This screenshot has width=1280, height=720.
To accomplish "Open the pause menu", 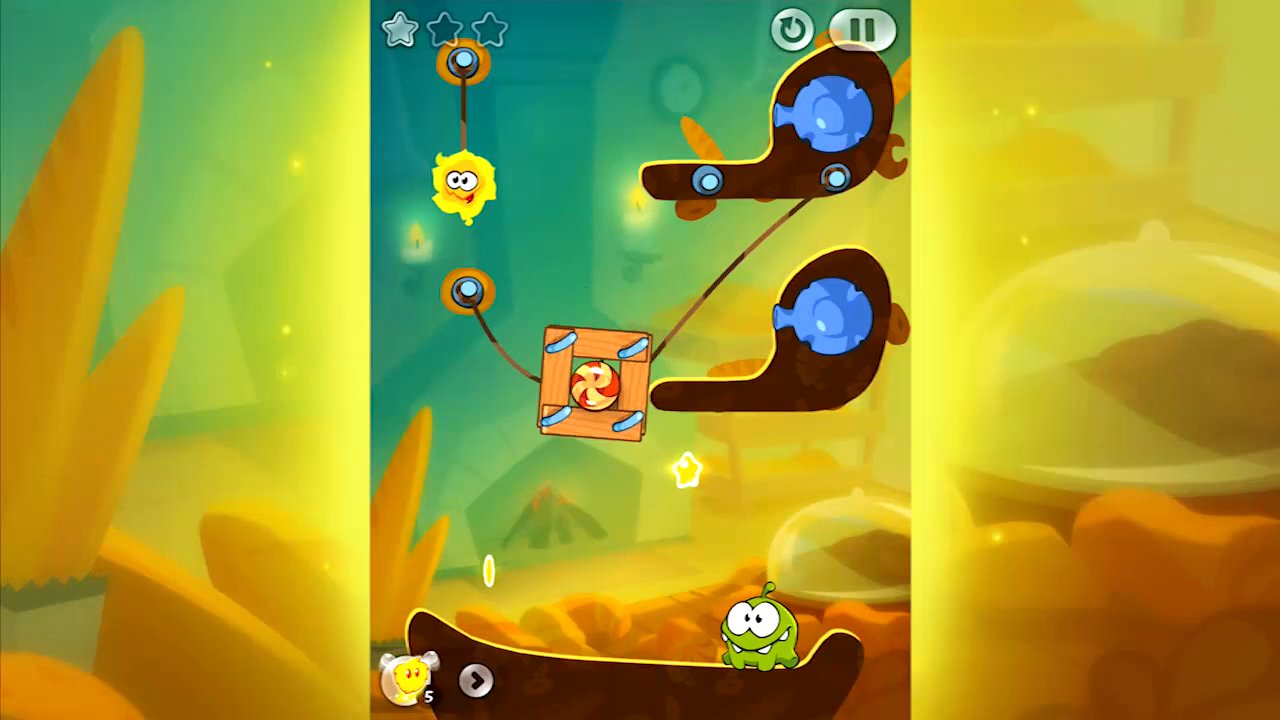I will (x=862, y=30).
